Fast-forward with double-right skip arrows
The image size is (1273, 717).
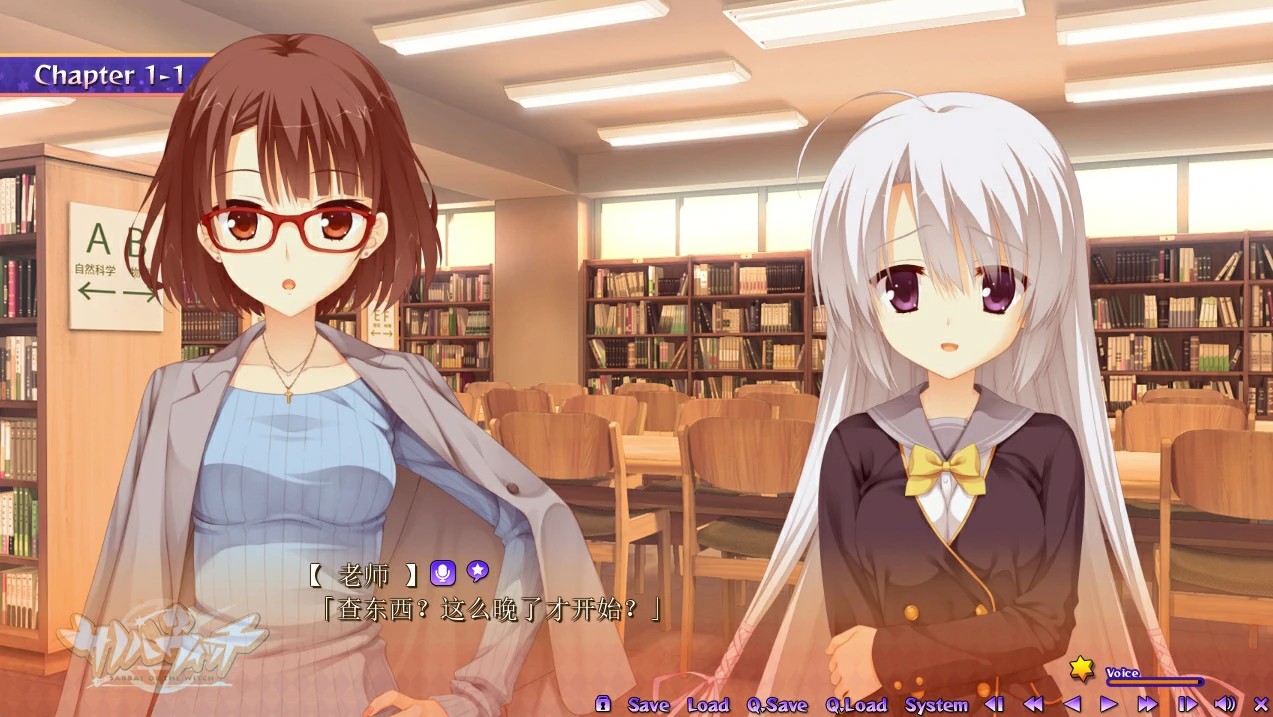coord(1147,705)
